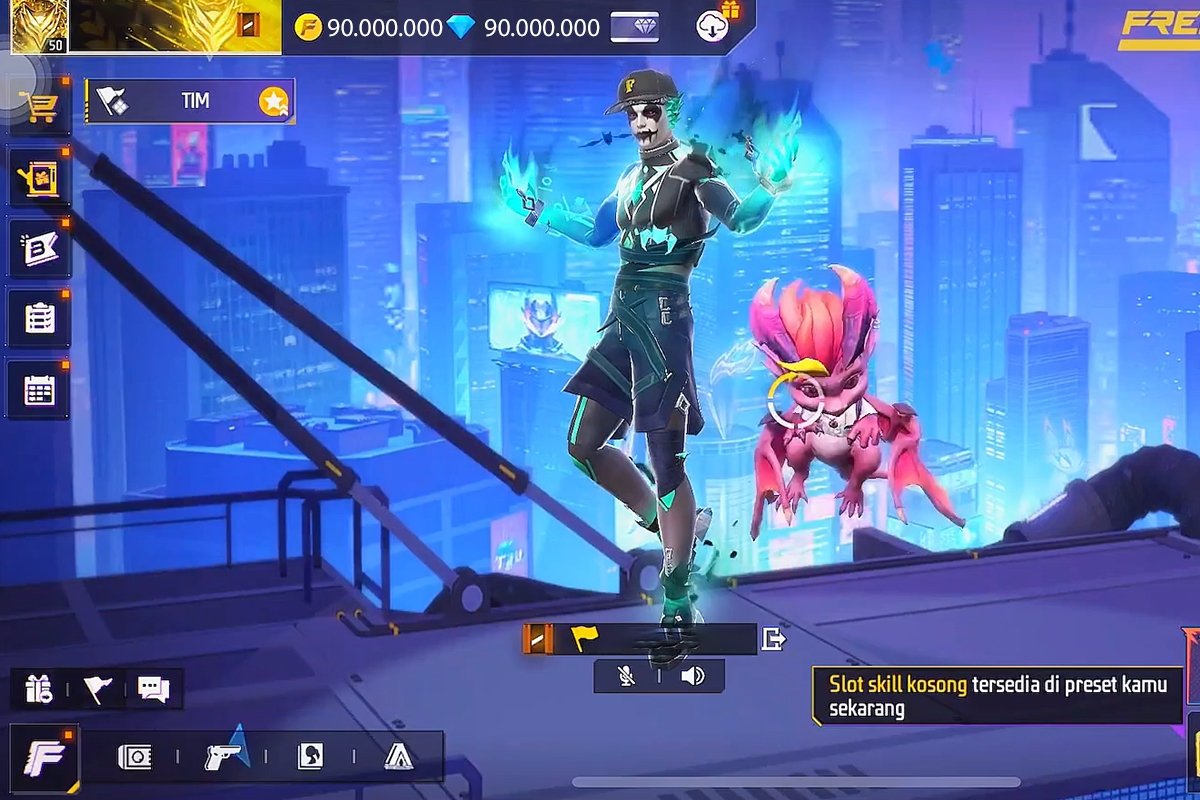Click the leave team exit arrow
The height and width of the screenshot is (800, 1200).
pyautogui.click(x=773, y=639)
